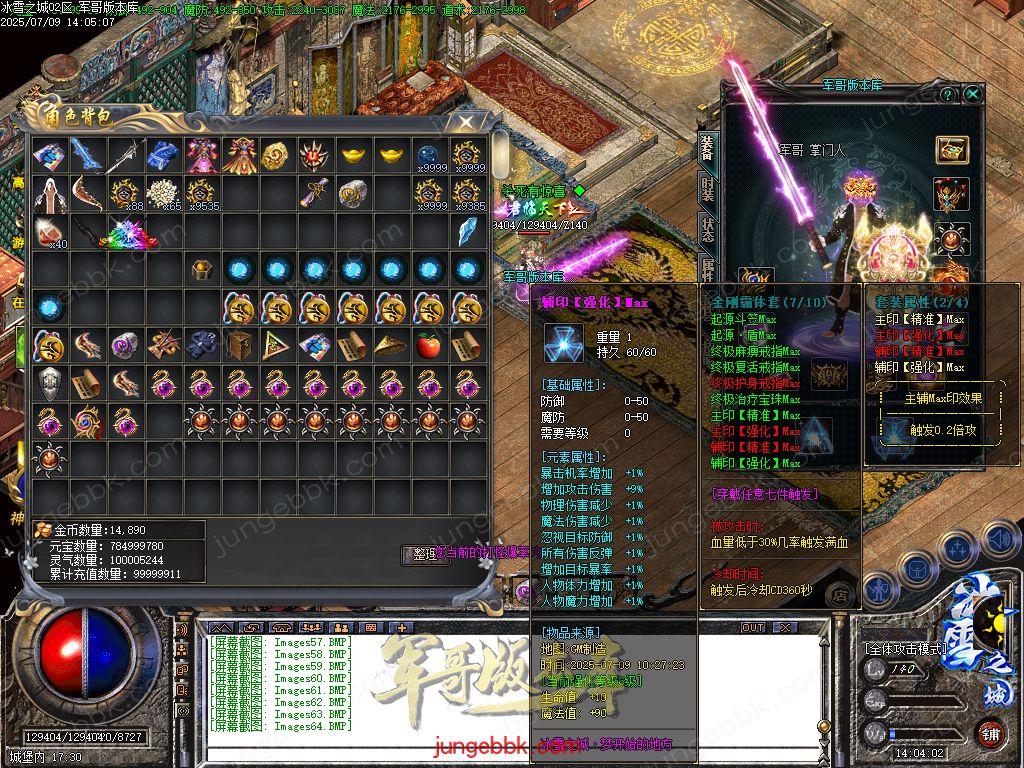The width and height of the screenshot is (1024, 768).
Task: Open the 状态 status tab
Action: pos(707,229)
